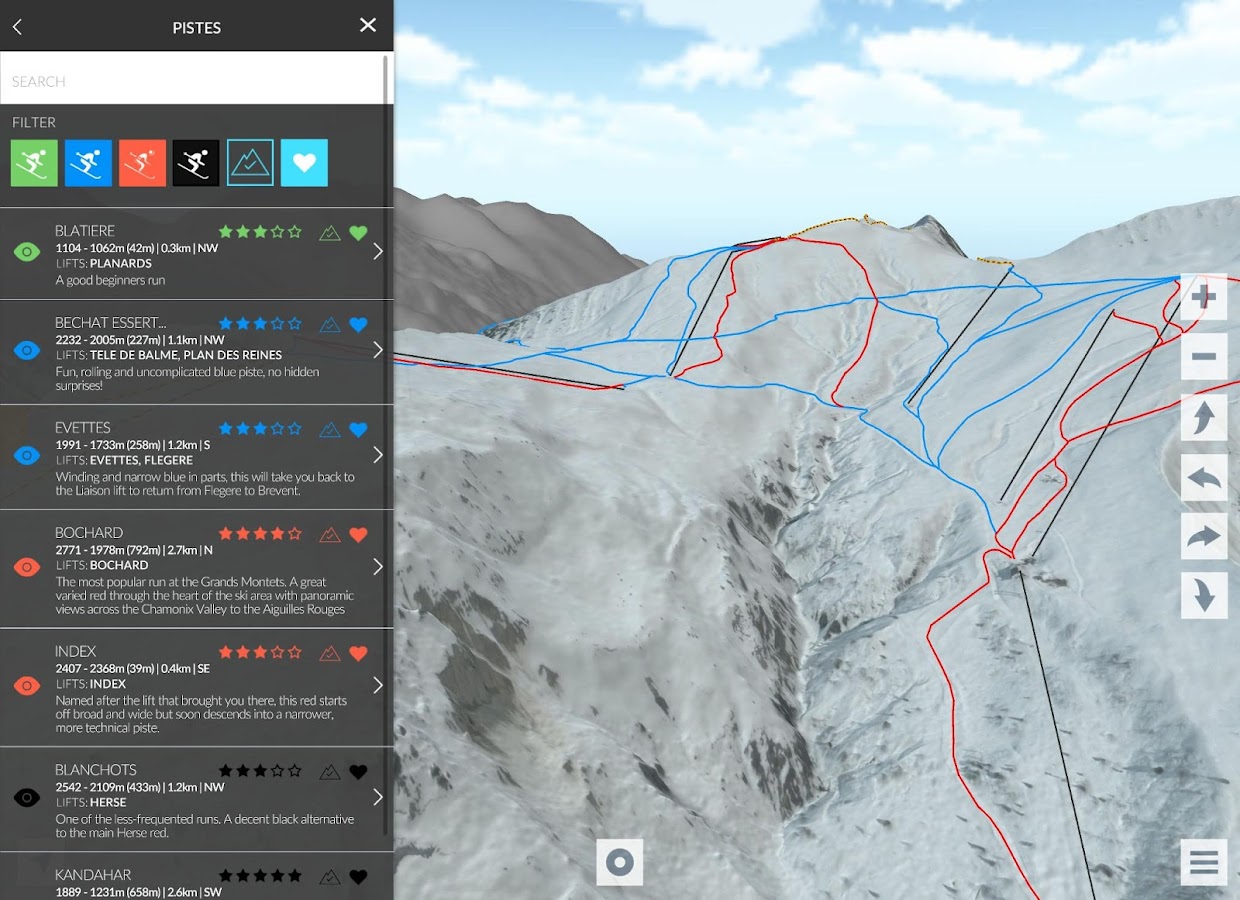The image size is (1240, 900).
Task: Tilt the map view downward
Action: click(x=1204, y=595)
